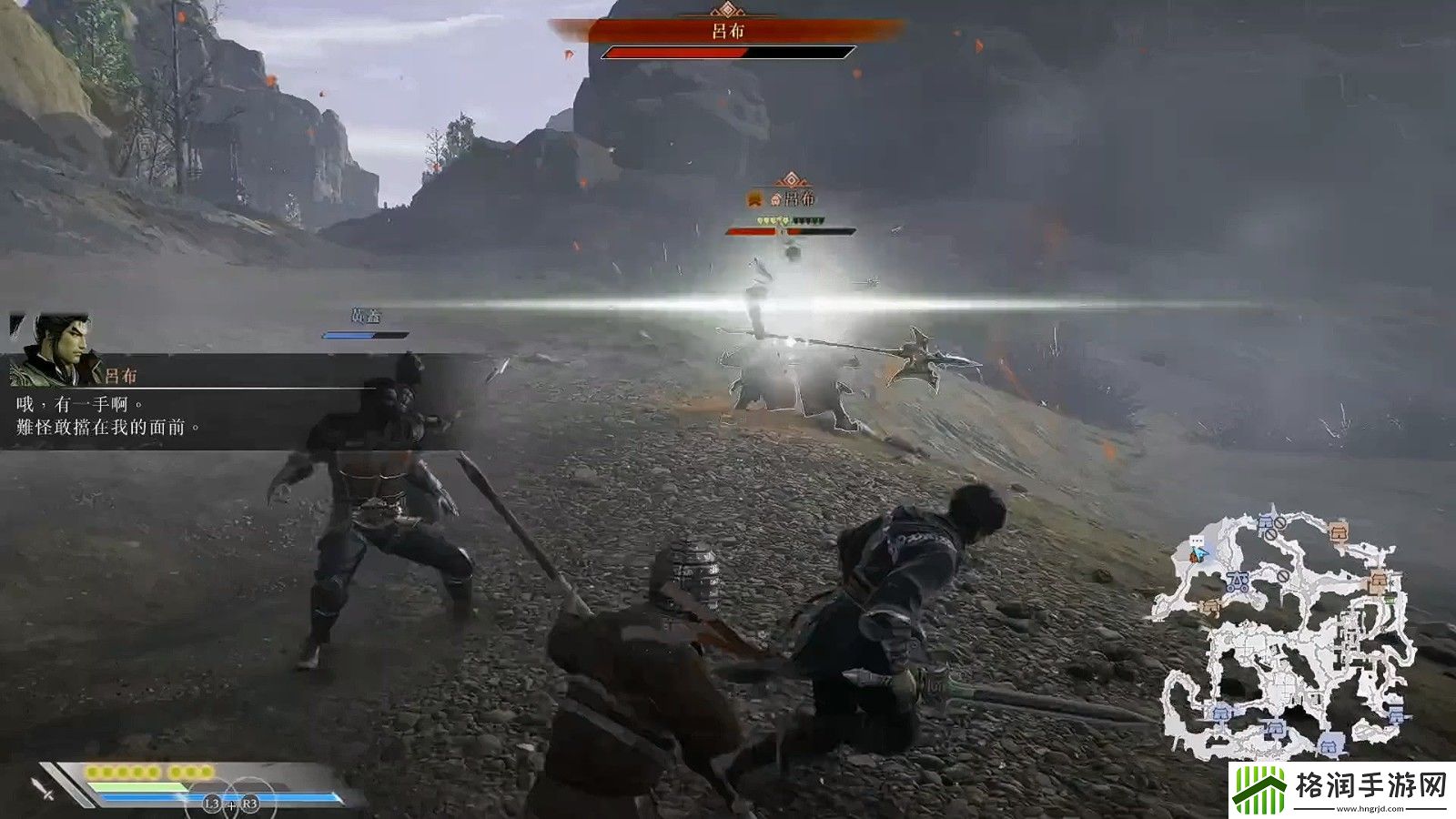The image size is (1456, 819).
Task: Select the sword weapon icon
Action: (x=43, y=788)
